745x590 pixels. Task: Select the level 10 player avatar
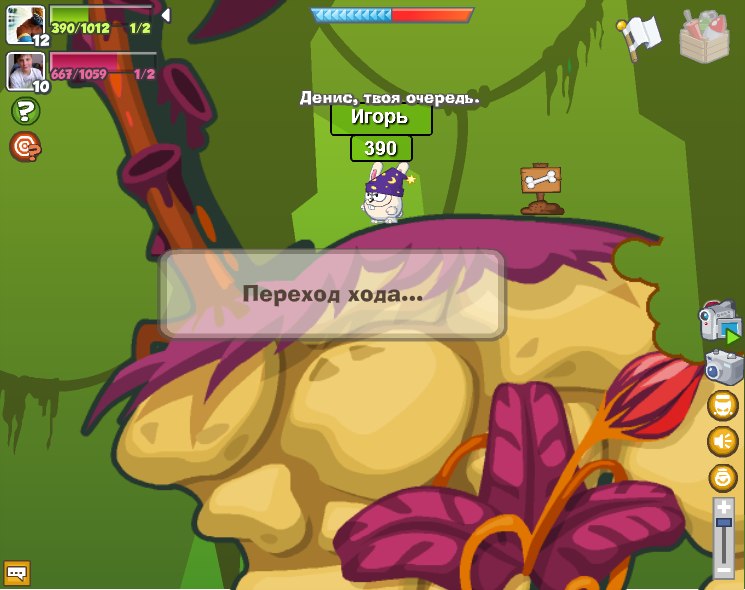pos(26,71)
